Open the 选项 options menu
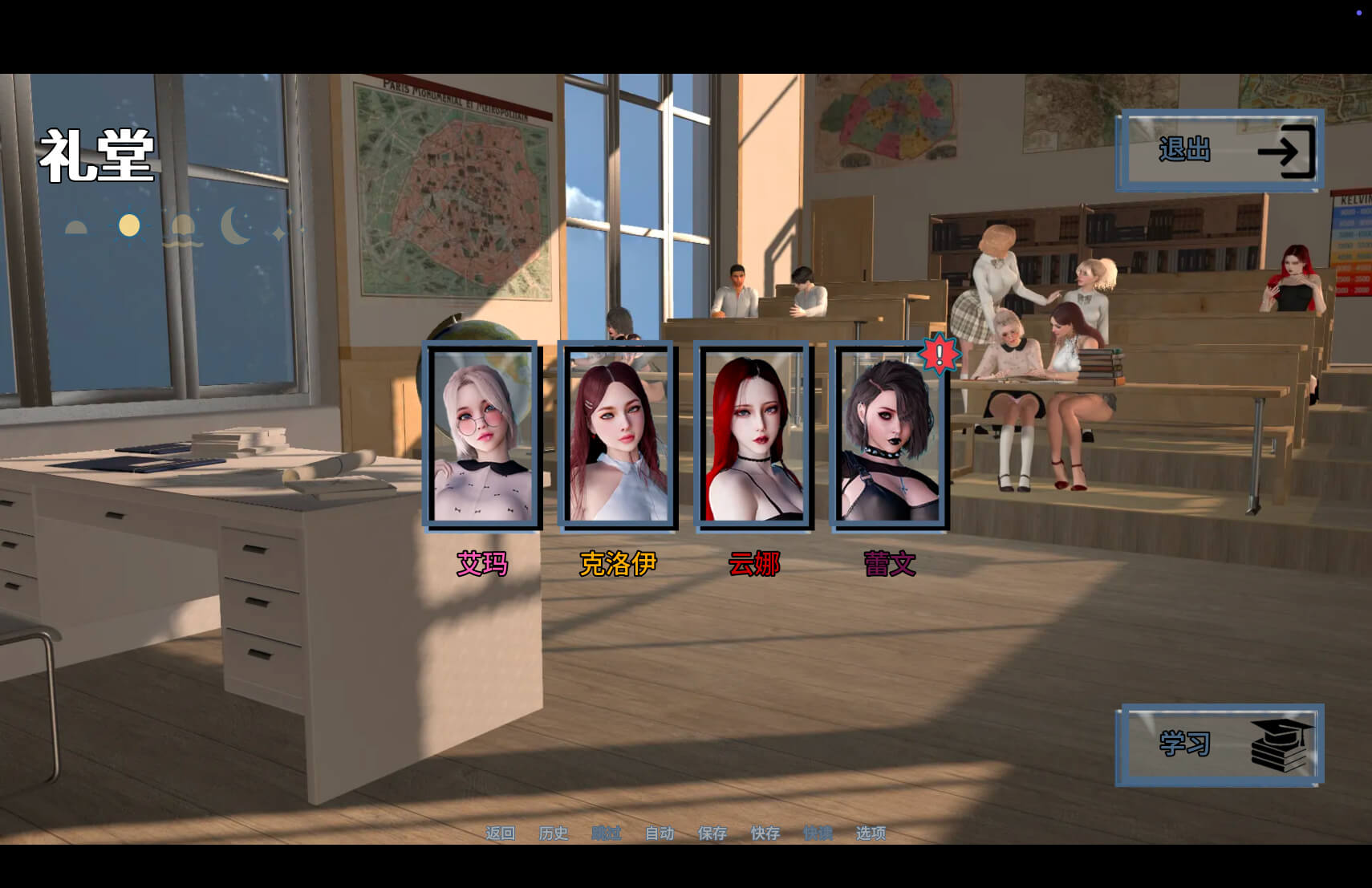 pyautogui.click(x=871, y=833)
